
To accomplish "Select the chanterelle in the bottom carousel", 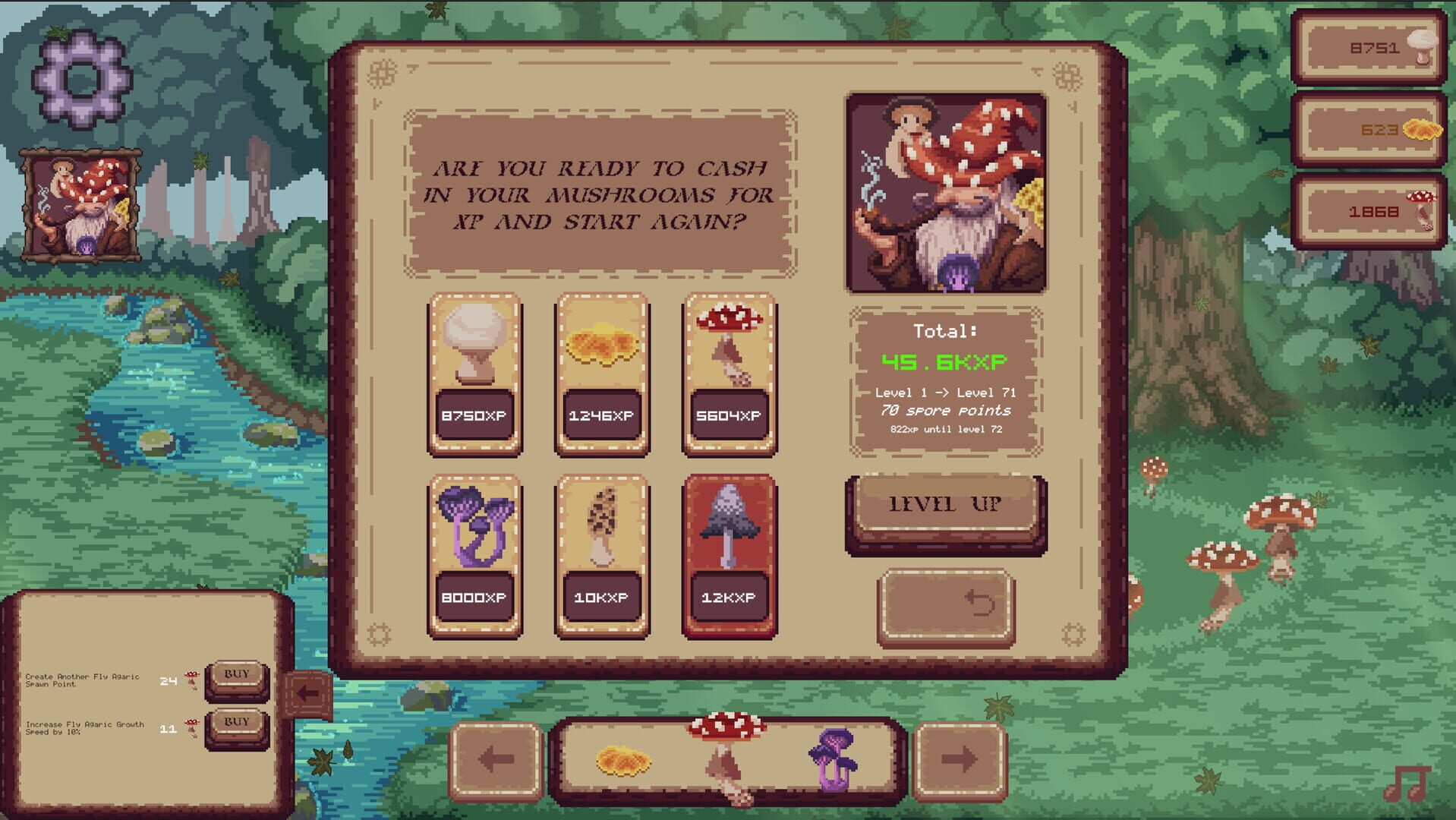I will coord(624,759).
